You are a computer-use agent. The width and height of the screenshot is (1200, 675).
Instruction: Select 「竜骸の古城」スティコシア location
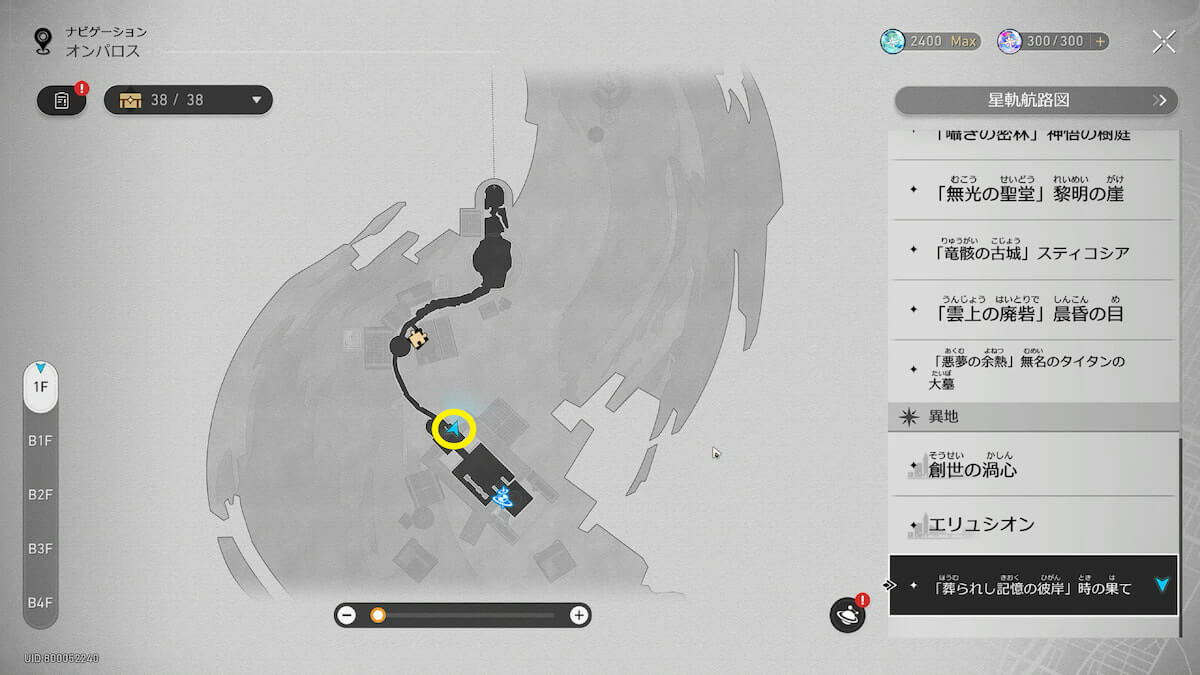(1030, 251)
